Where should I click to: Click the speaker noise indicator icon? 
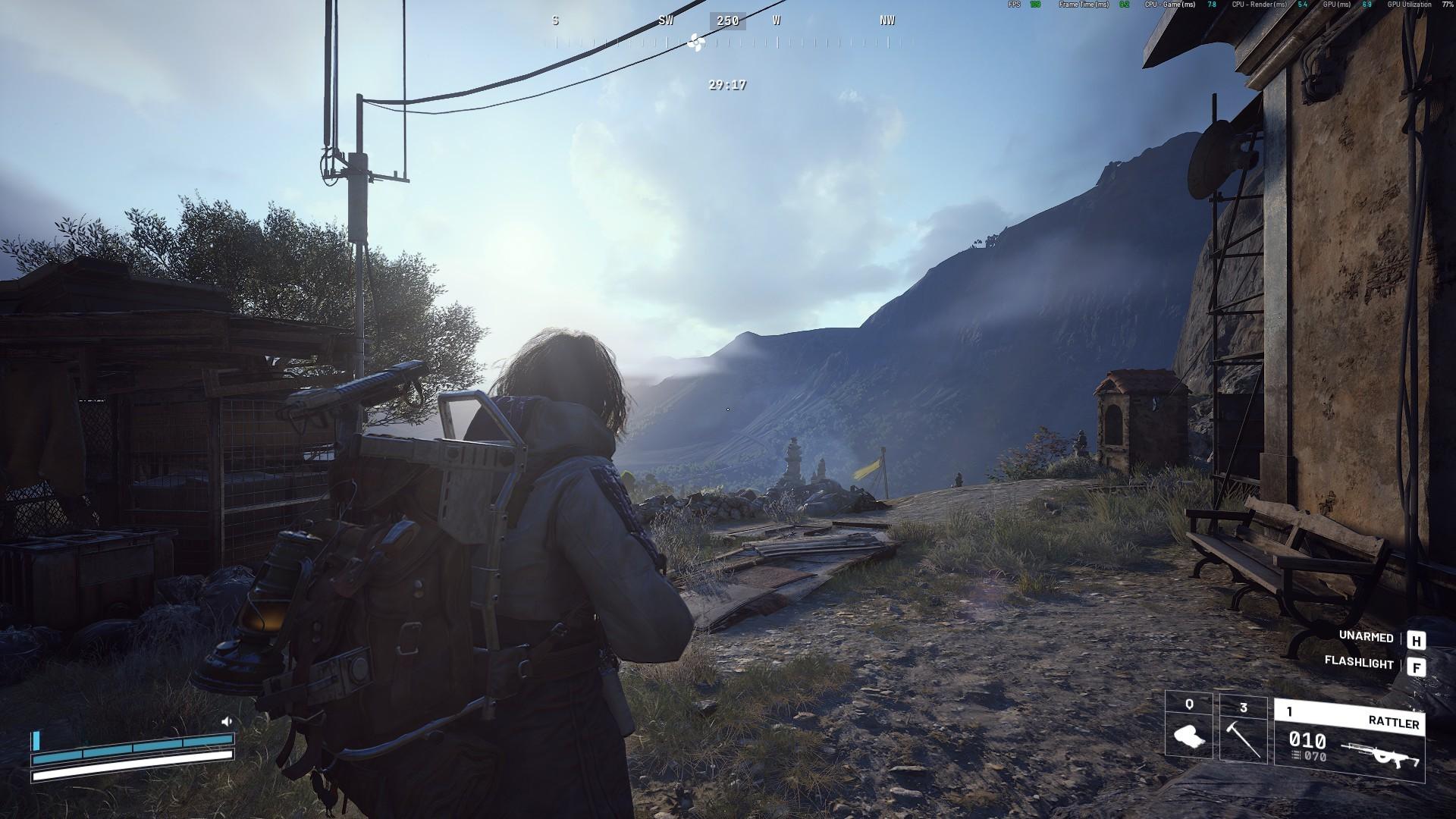pyautogui.click(x=226, y=722)
